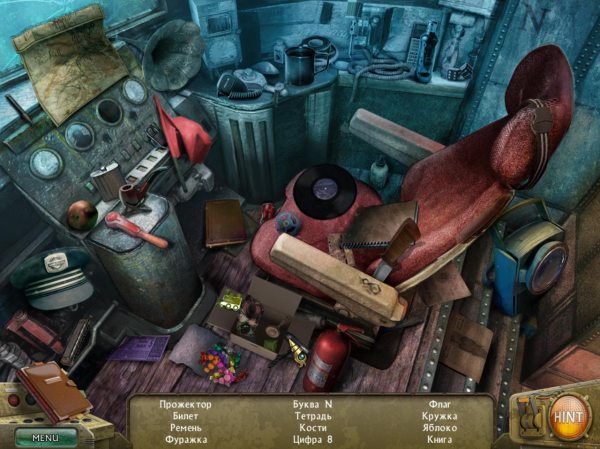The height and width of the screenshot is (449, 600).
Task: Use the orange HINT button
Action: click(x=567, y=413)
